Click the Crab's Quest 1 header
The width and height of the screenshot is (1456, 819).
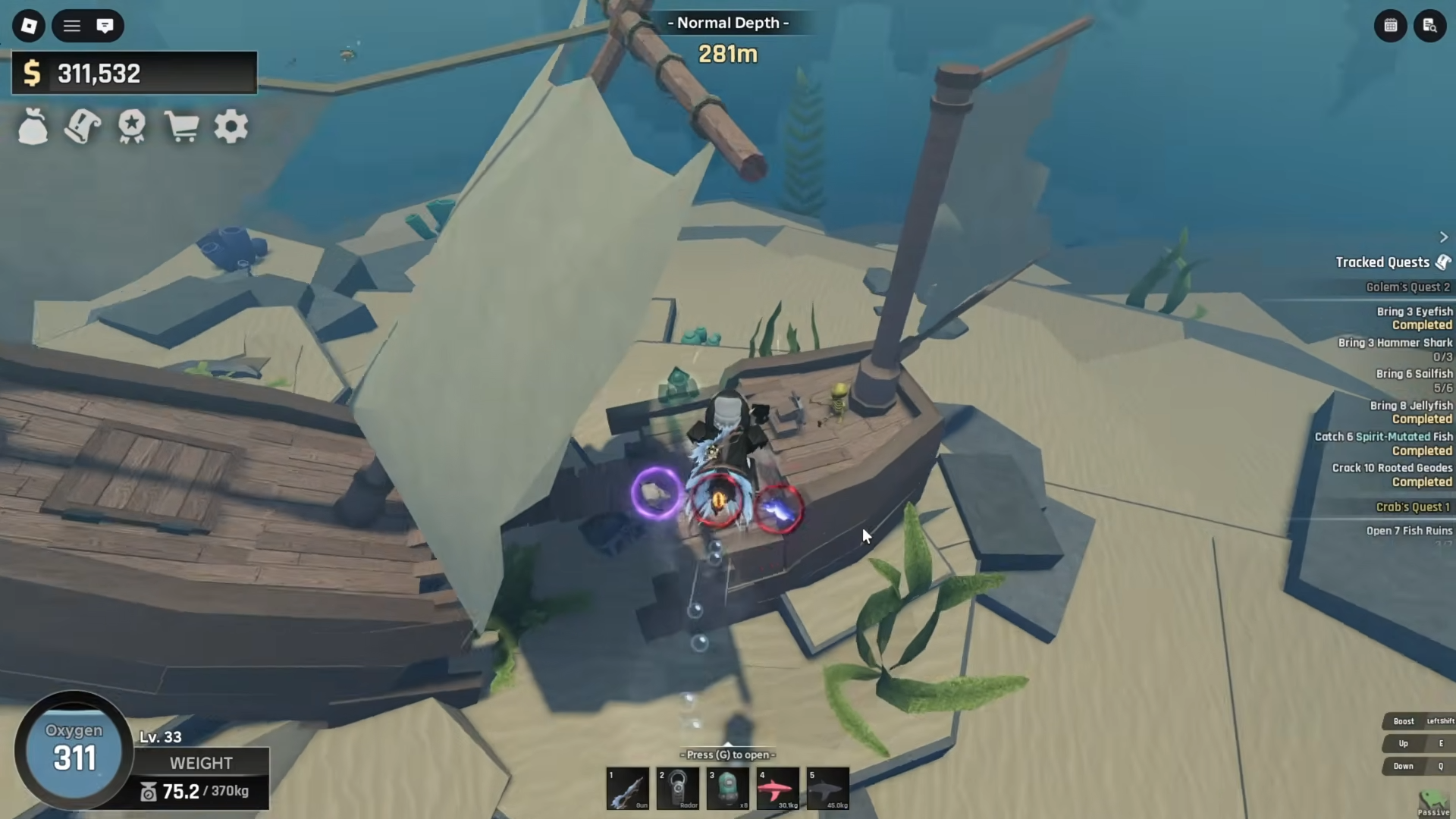[x=1412, y=507]
